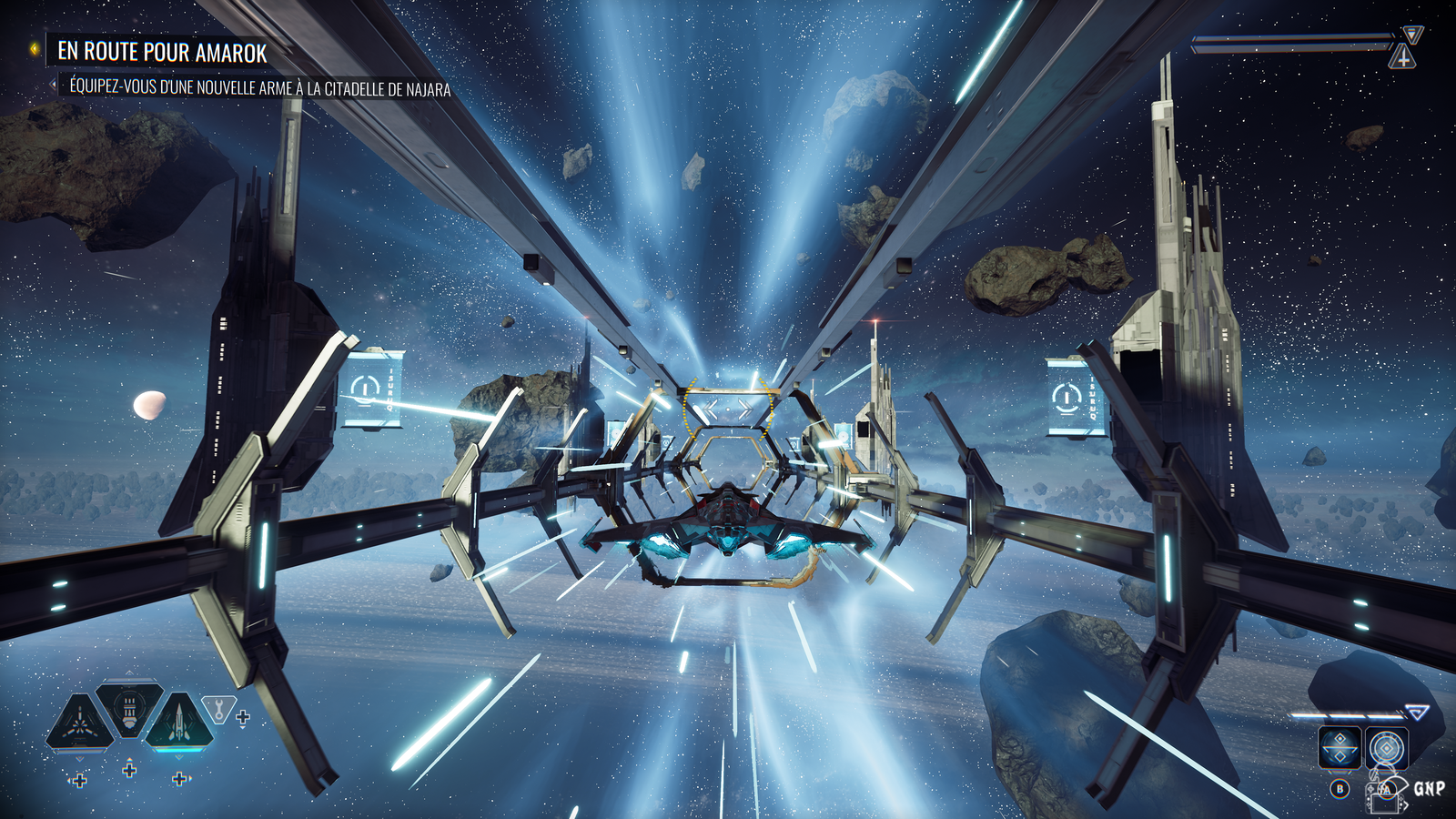Activate the circular diamond device ability
This screenshot has height=819, width=1456.
click(x=1386, y=749)
